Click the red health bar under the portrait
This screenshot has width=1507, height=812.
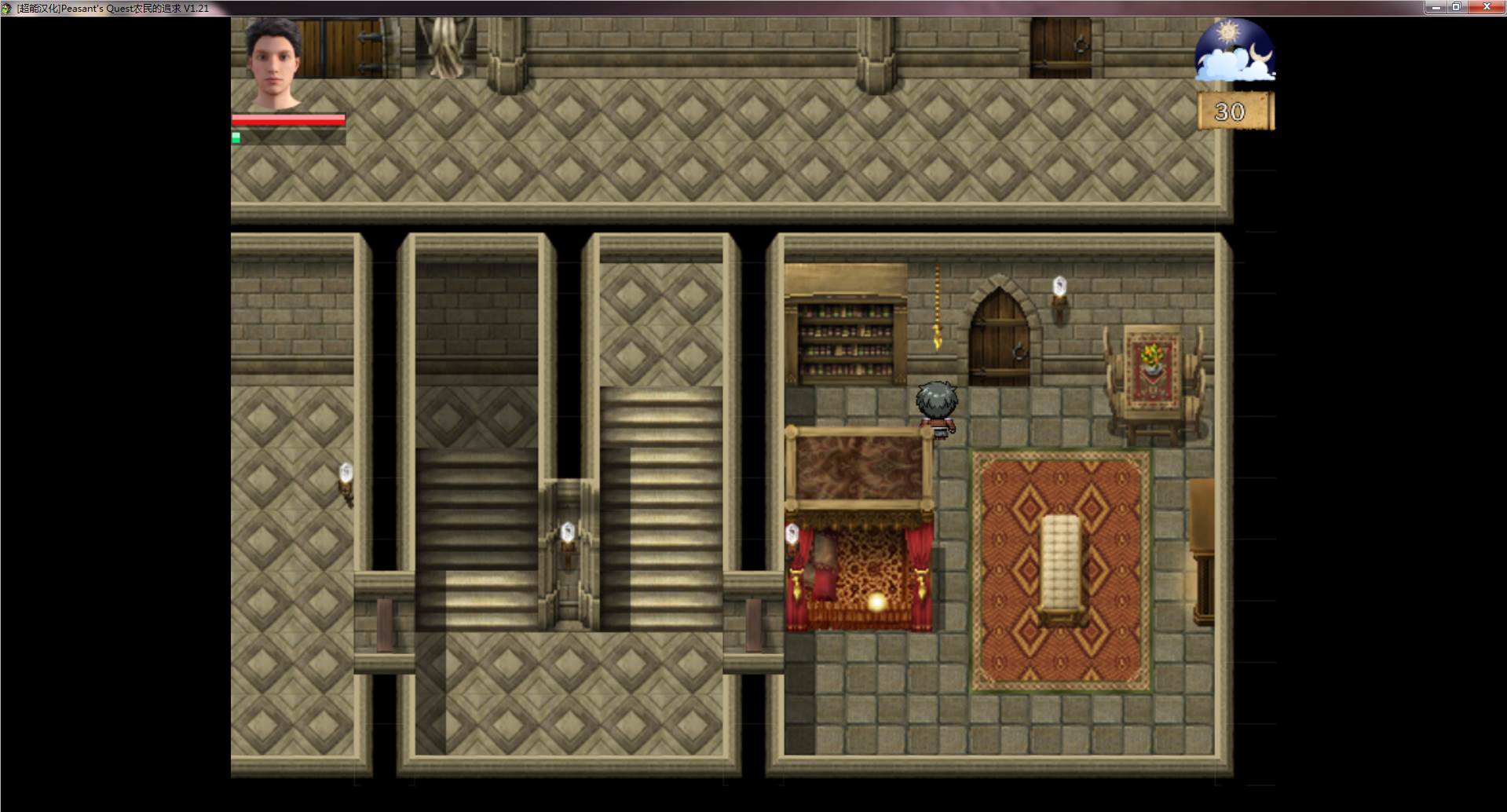click(x=287, y=120)
